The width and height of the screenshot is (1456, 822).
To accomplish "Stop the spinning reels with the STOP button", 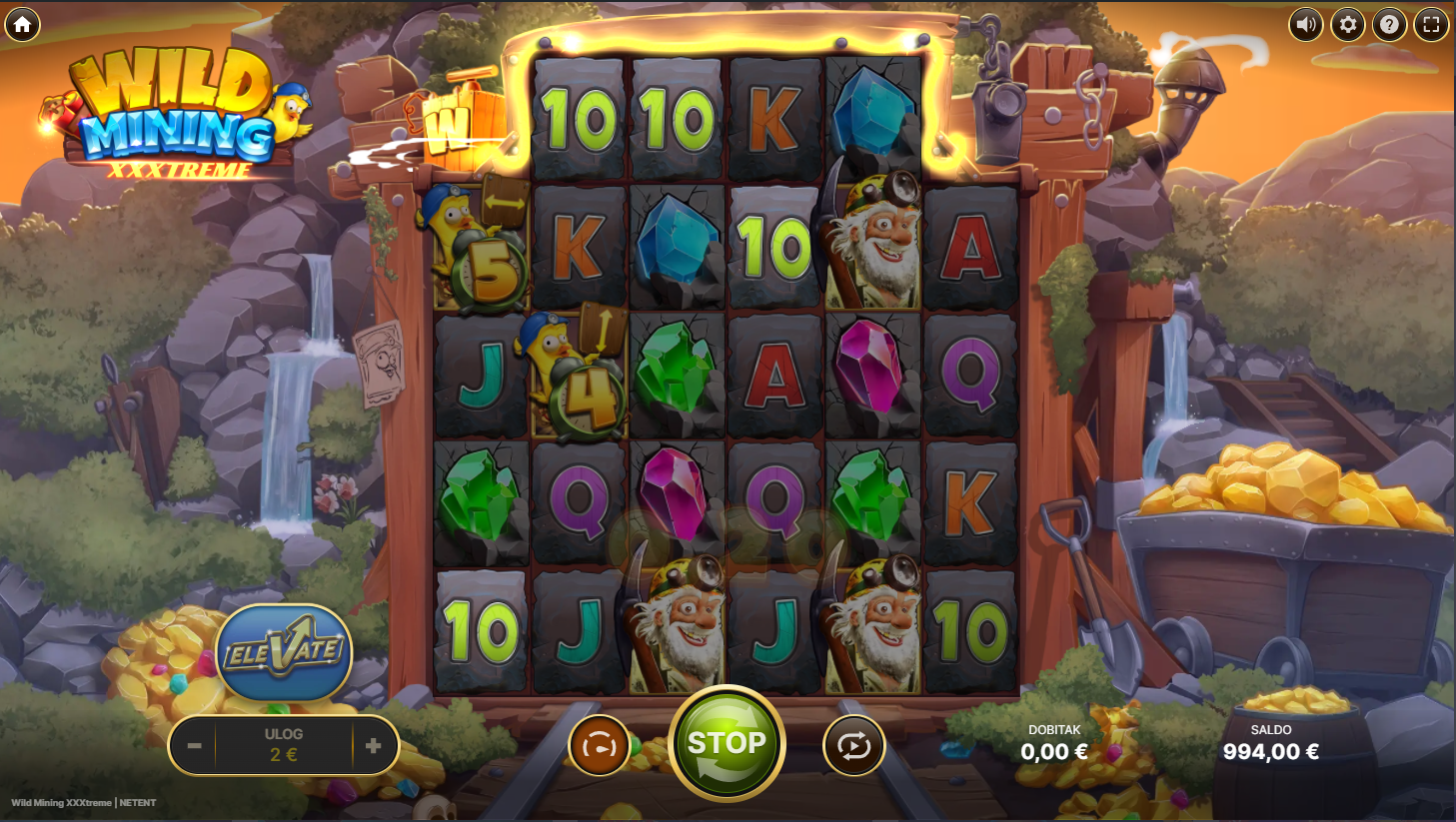I will coord(727,743).
